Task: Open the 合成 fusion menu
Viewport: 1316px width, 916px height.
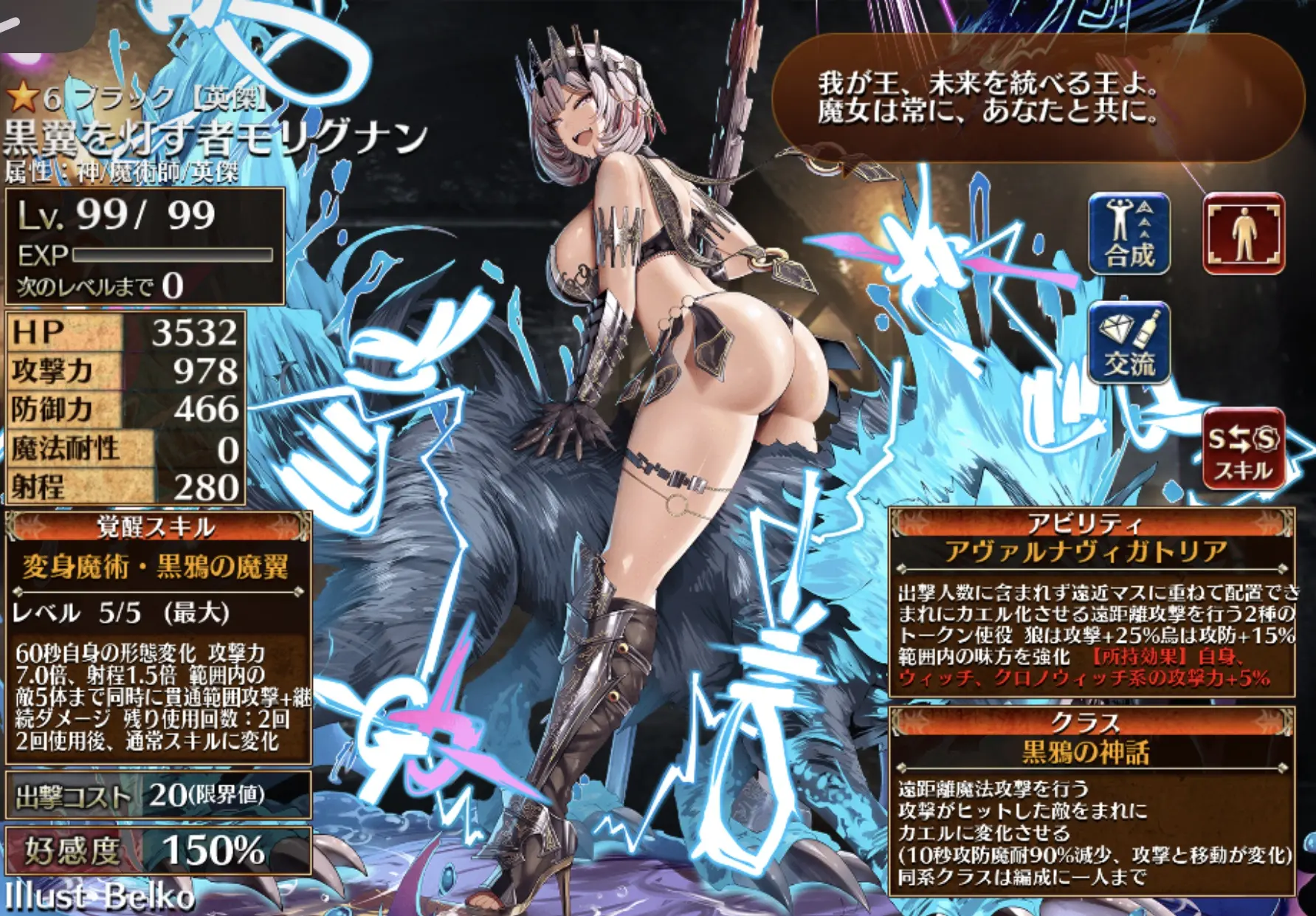Action: (1129, 233)
